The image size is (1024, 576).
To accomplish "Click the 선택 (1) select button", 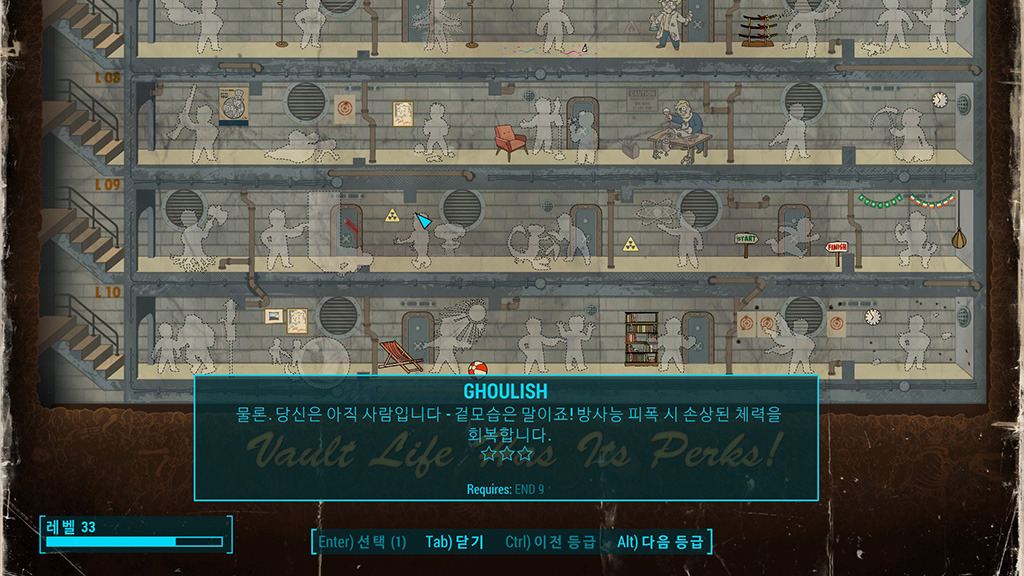I will [x=362, y=542].
